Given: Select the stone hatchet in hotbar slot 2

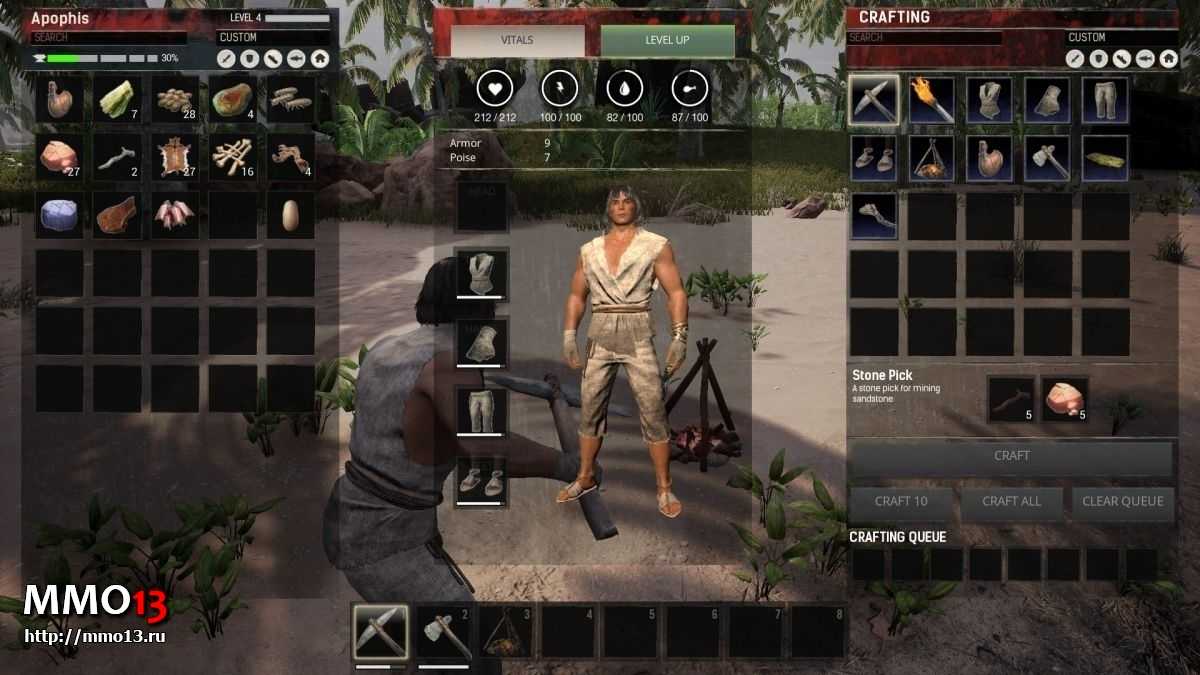Looking at the screenshot, I should (443, 632).
